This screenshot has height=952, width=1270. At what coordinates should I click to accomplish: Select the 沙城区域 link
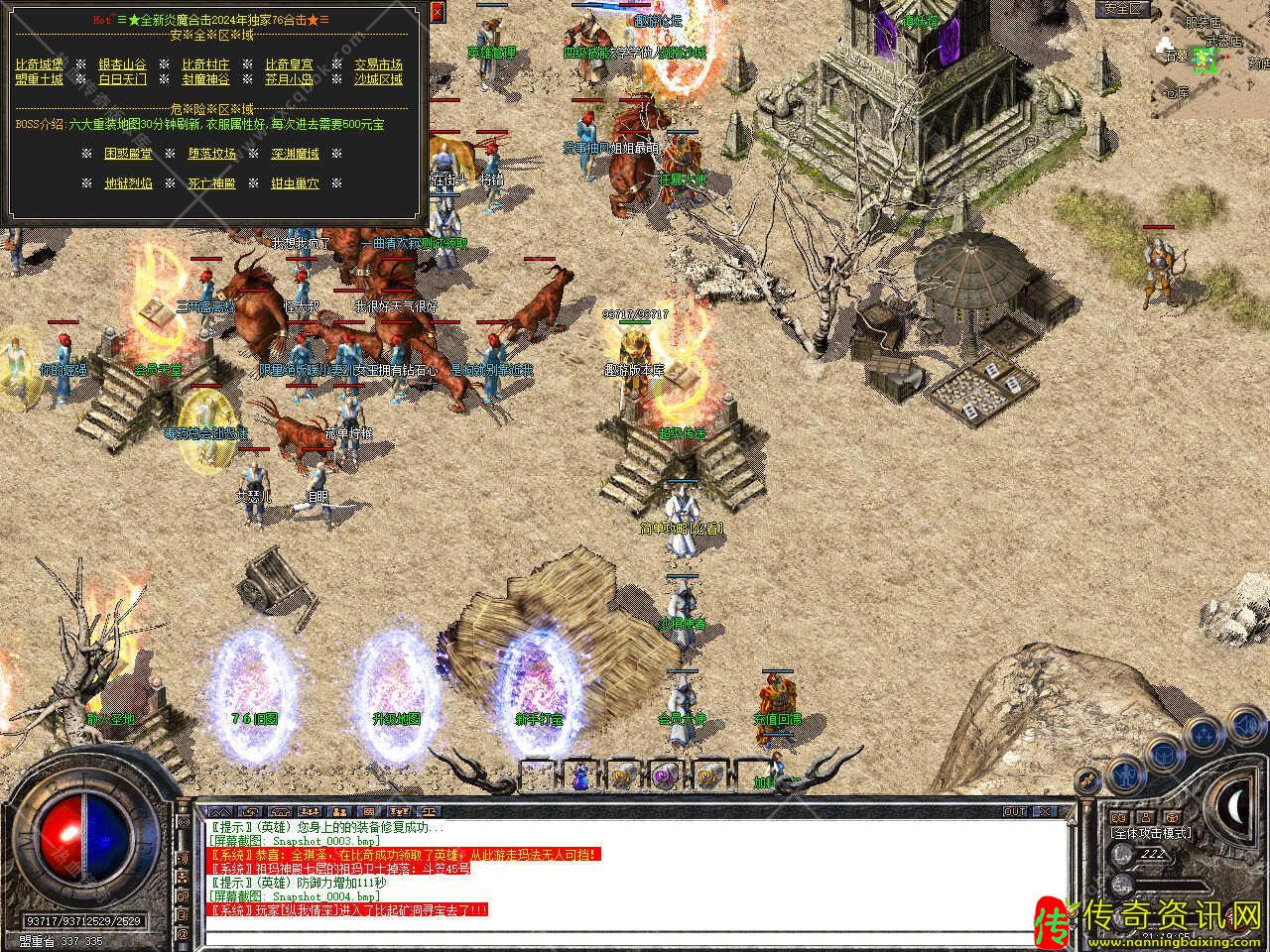(x=379, y=79)
